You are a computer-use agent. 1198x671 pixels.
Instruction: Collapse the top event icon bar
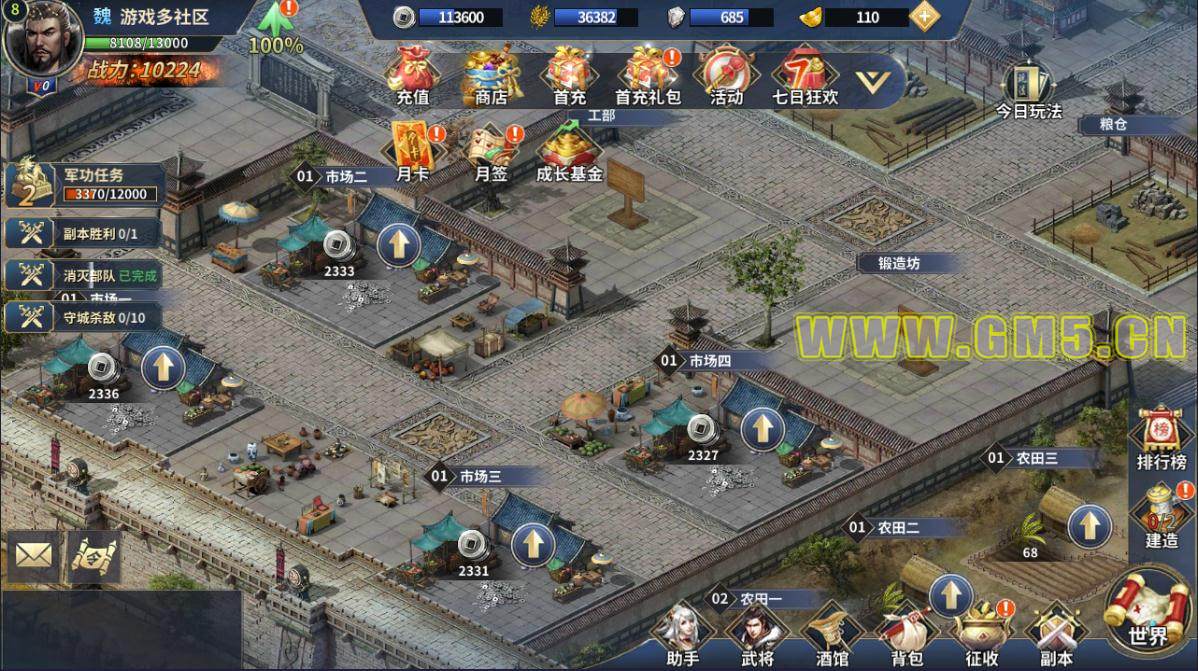(878, 76)
